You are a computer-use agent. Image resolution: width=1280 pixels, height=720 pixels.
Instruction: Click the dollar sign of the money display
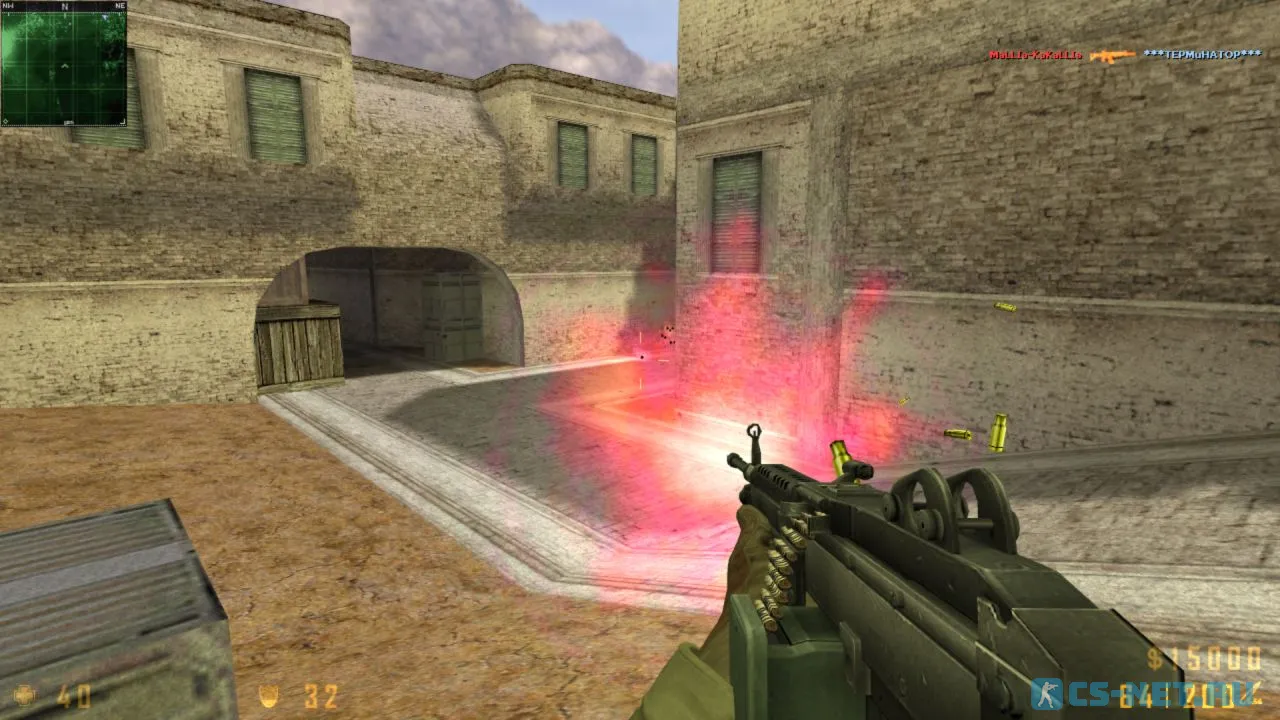coord(1155,660)
